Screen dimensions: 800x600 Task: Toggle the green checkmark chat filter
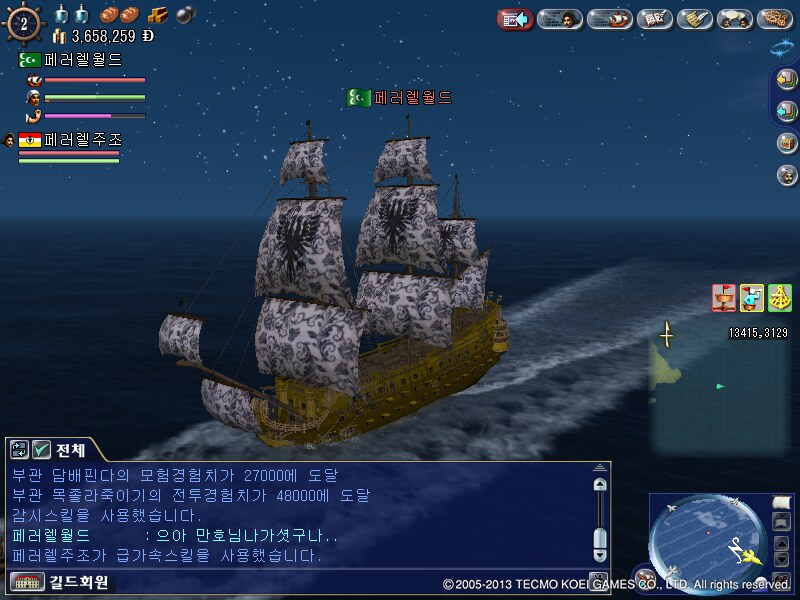pyautogui.click(x=41, y=450)
